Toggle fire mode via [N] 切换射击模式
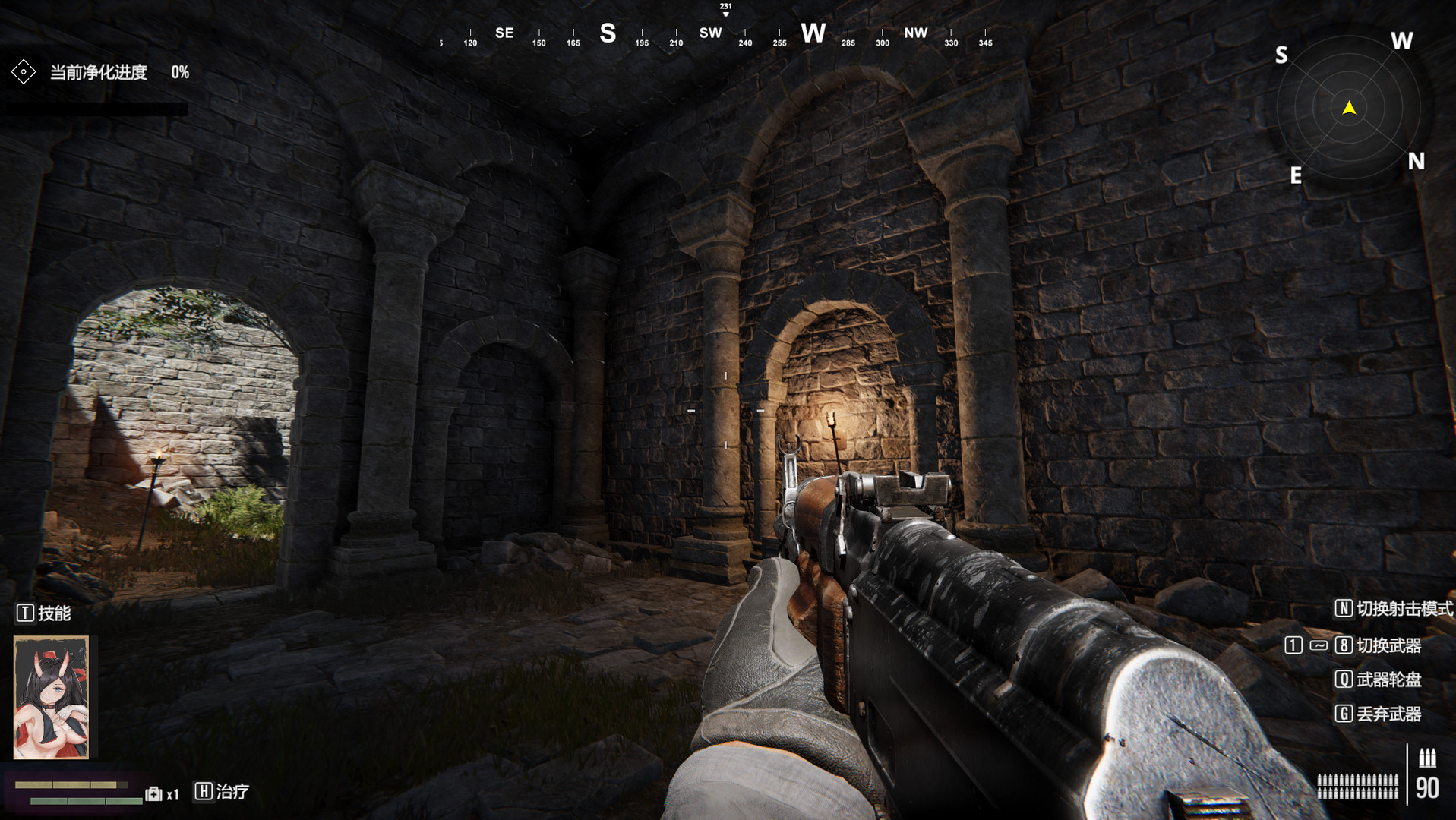The image size is (1456, 820). tap(1343, 608)
